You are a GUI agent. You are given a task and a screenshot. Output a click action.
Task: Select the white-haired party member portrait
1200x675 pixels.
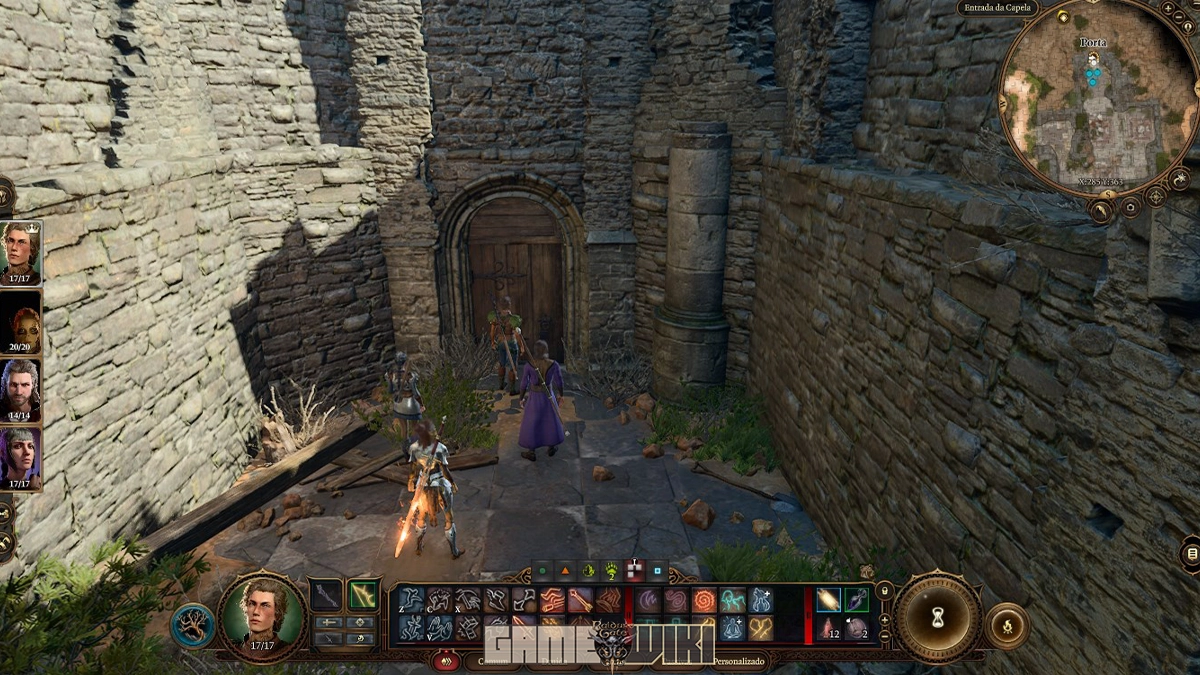[x=20, y=388]
